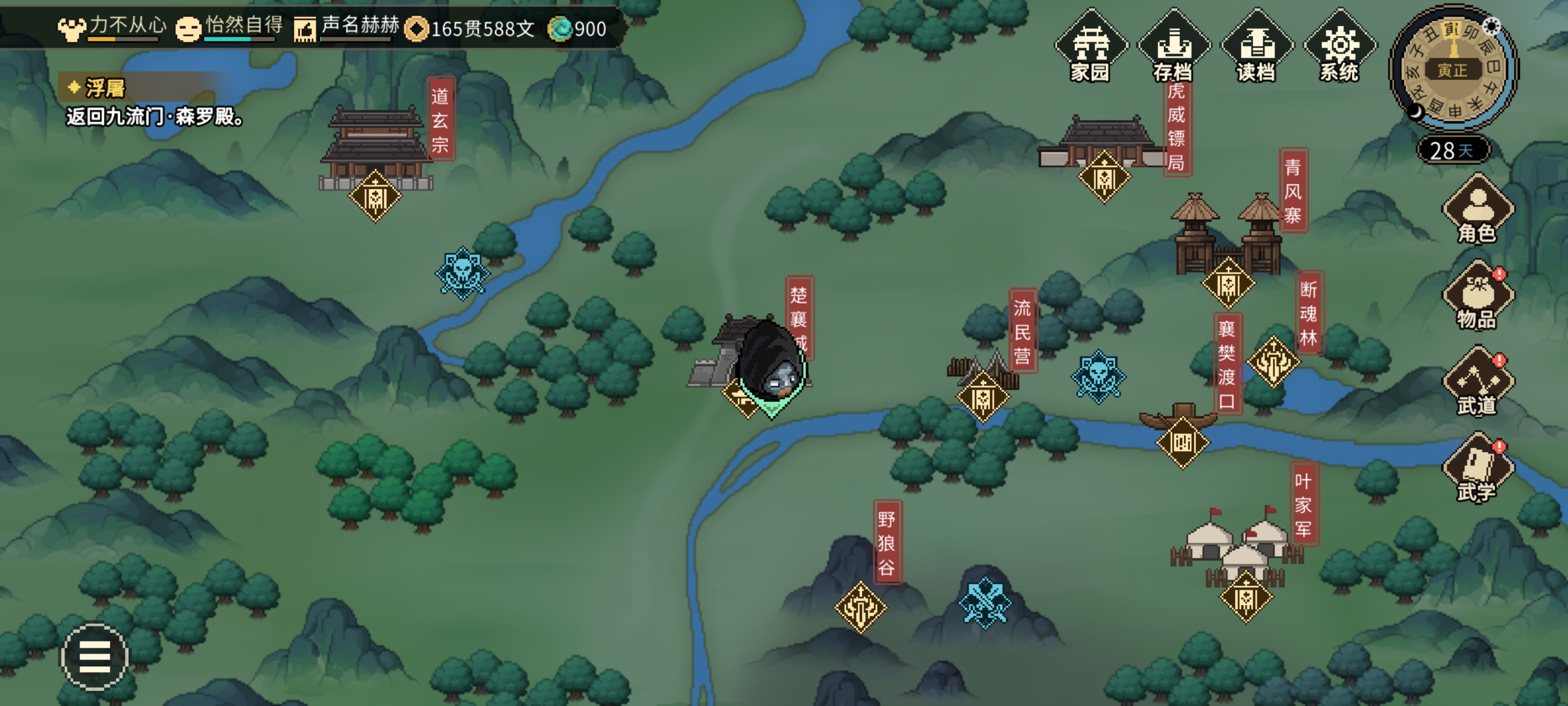
Task: Select the 野狼谷 valley marker
Action: [x=860, y=607]
